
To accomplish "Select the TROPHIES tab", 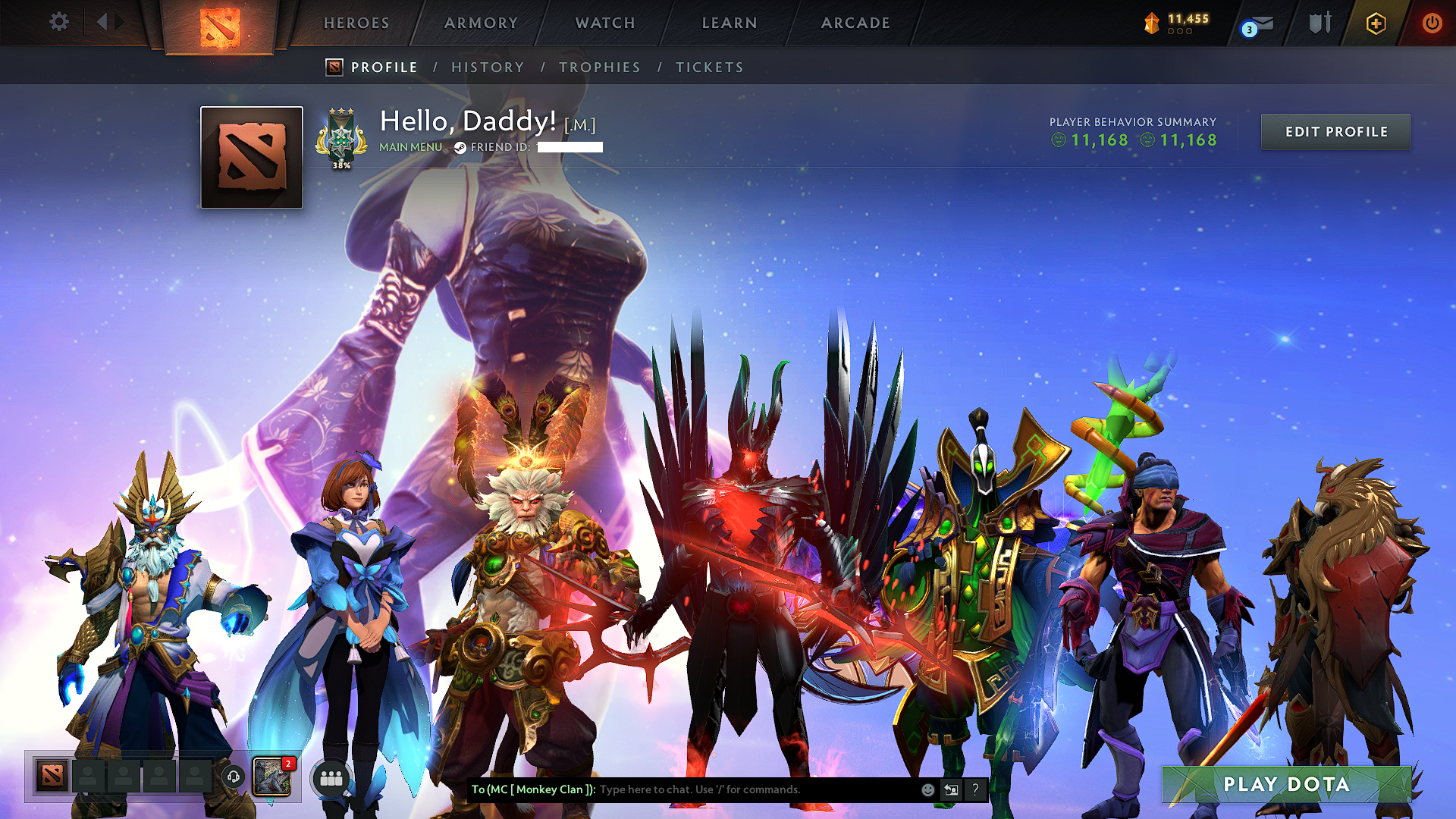I will click(599, 67).
